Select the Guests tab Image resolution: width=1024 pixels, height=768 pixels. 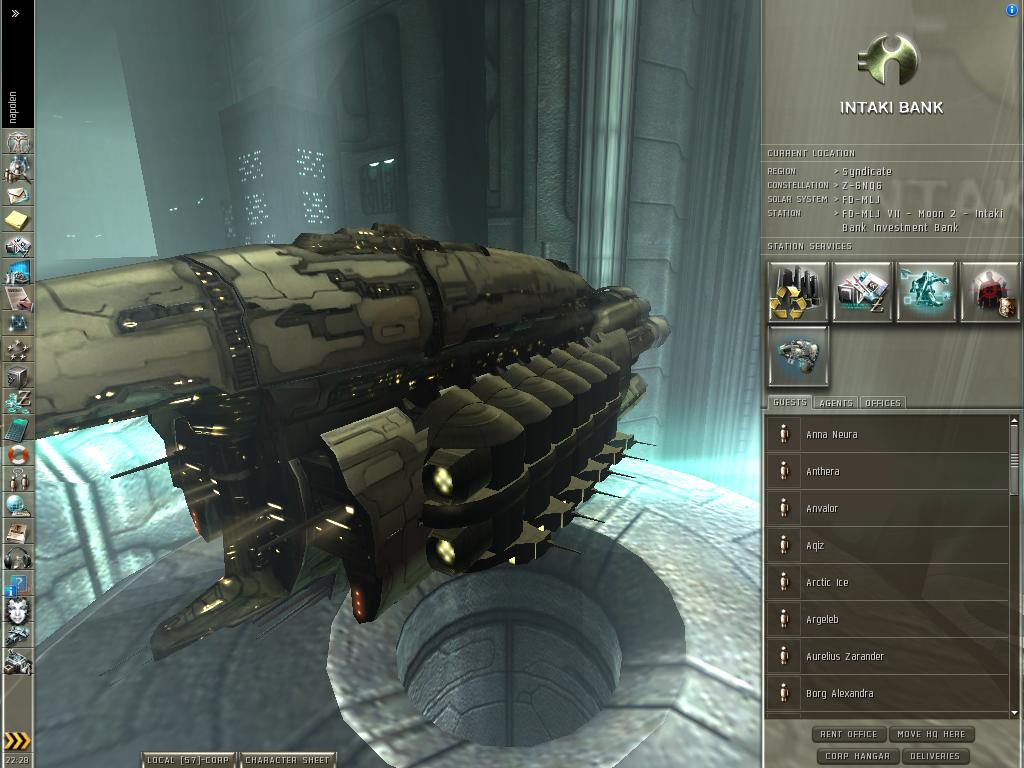click(x=790, y=403)
